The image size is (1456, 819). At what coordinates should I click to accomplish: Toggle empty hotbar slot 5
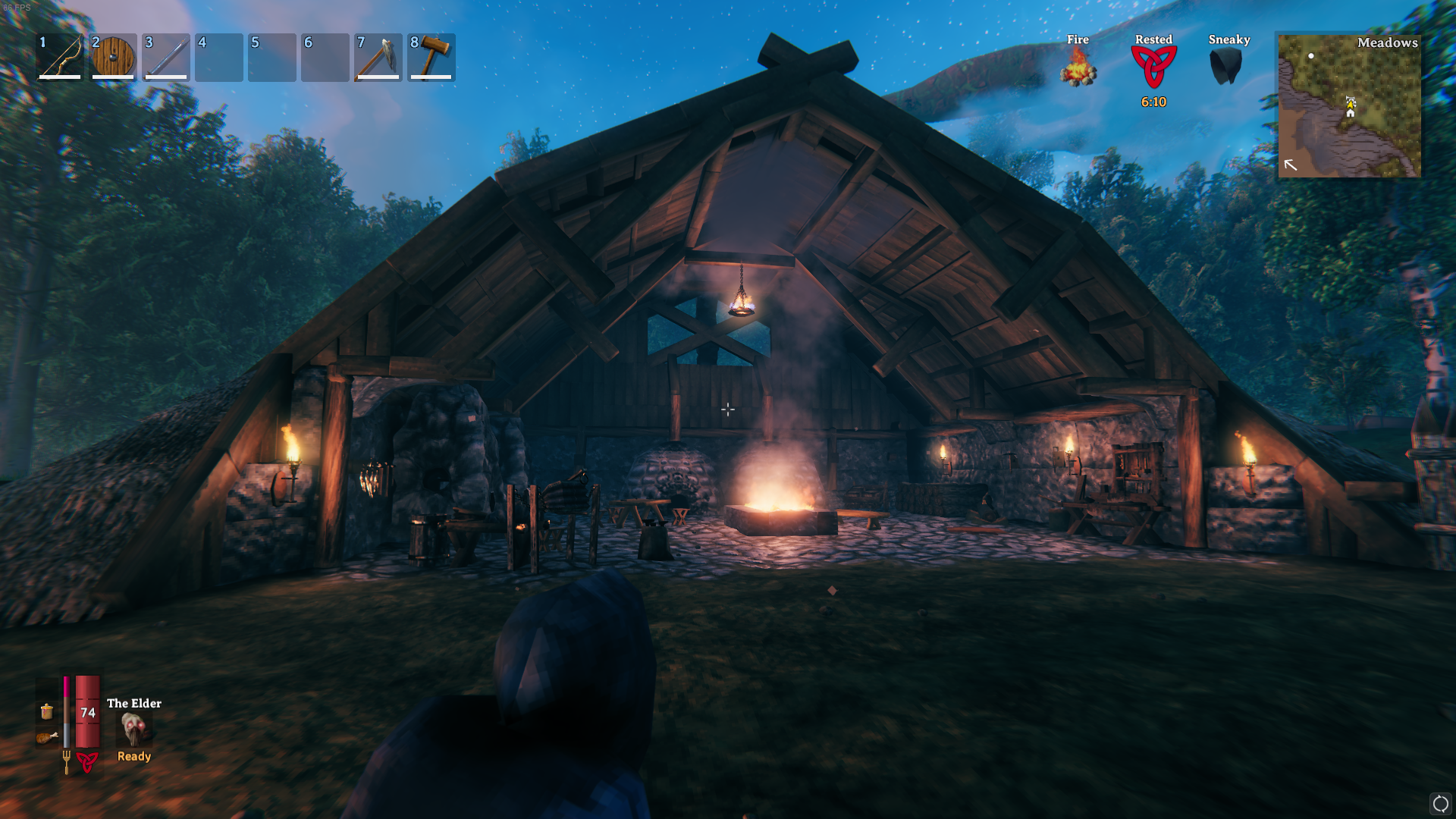coord(271,58)
